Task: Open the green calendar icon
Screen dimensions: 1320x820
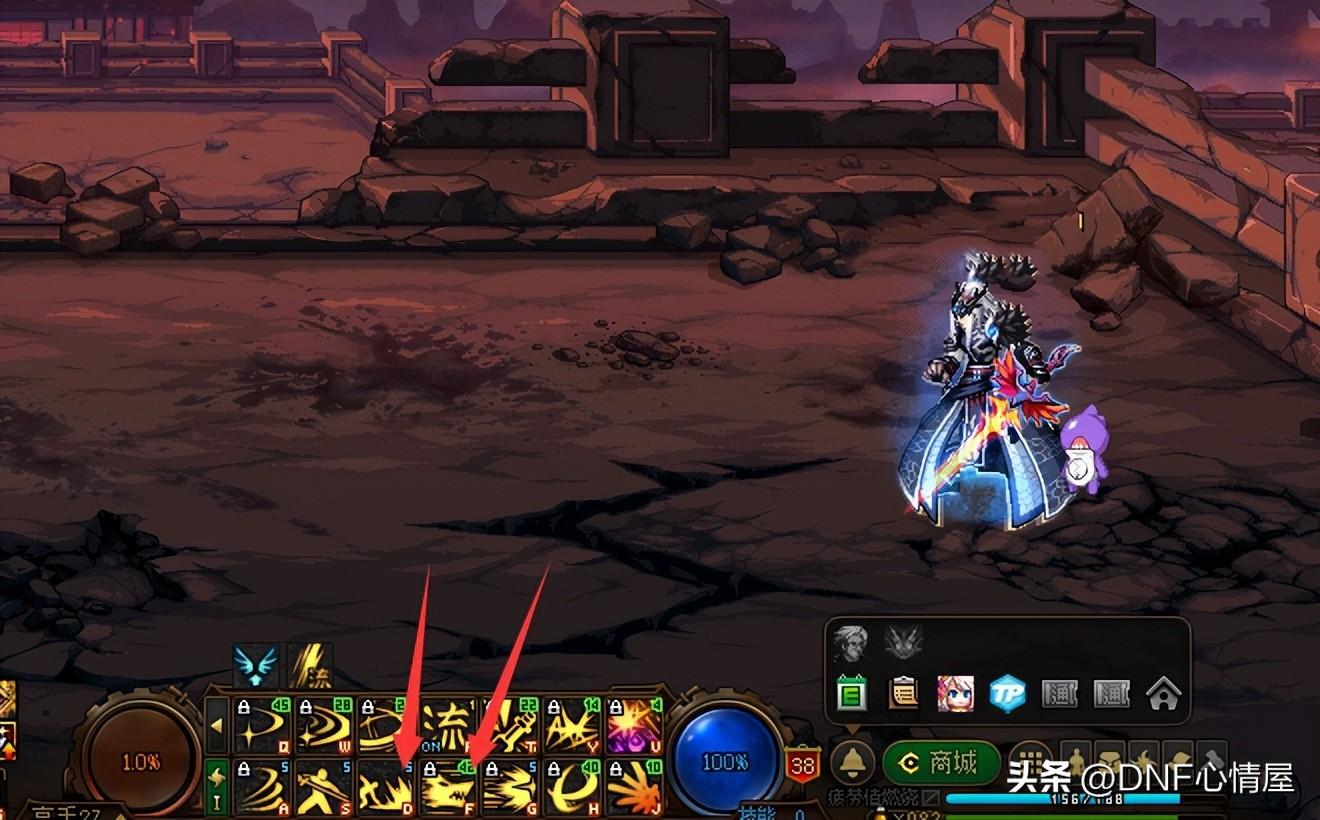Action: pyautogui.click(x=851, y=693)
